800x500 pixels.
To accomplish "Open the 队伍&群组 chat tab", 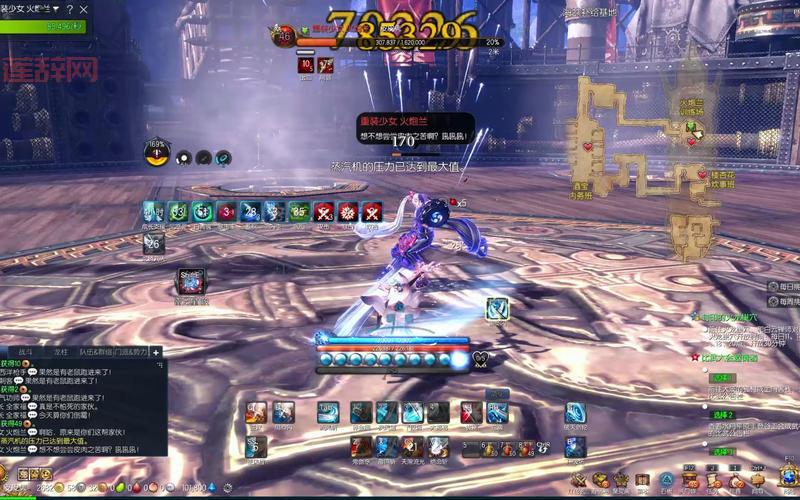I will pyautogui.click(x=94, y=352).
